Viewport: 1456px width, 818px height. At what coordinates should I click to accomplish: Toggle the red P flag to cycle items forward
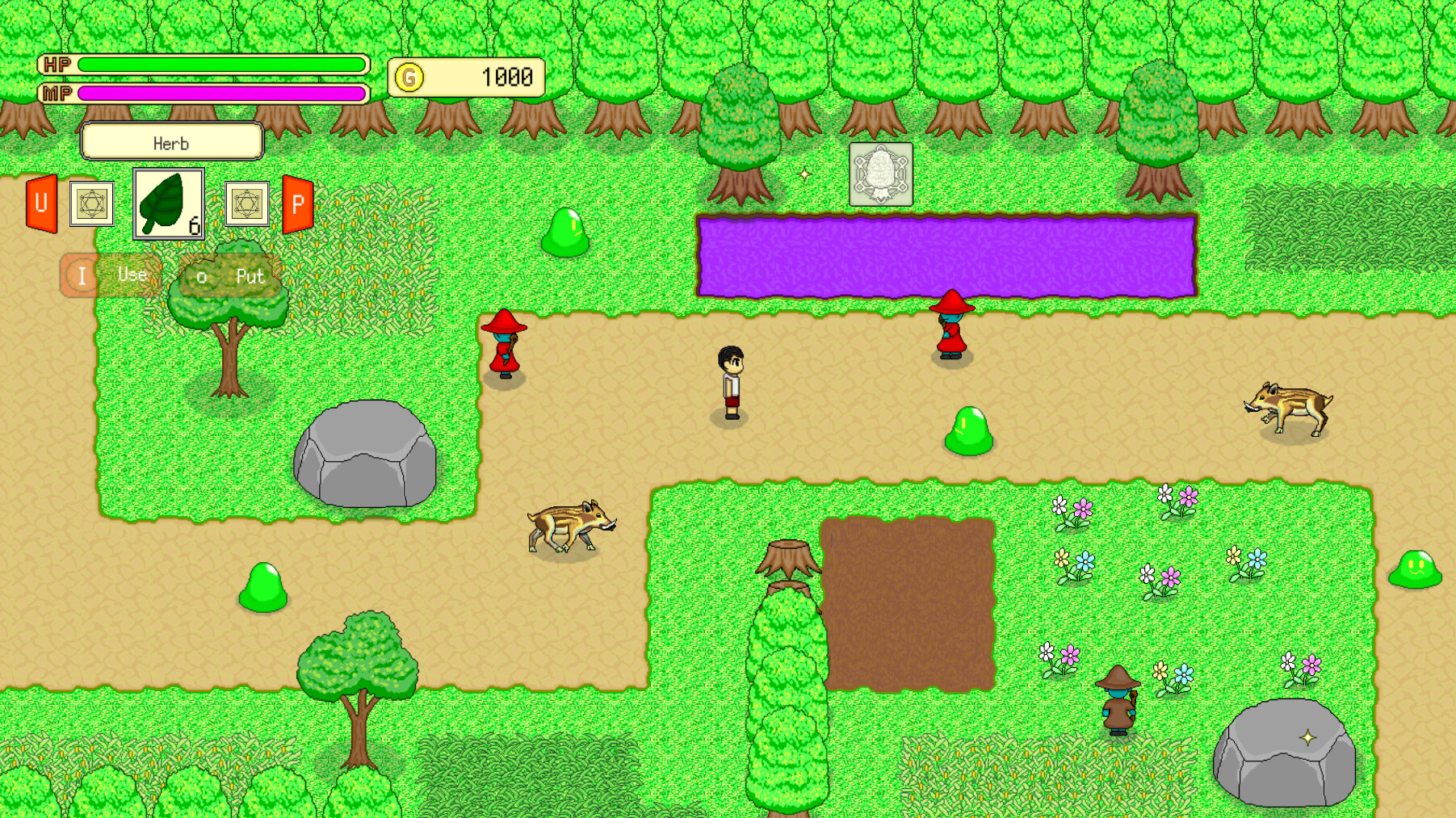pos(296,204)
